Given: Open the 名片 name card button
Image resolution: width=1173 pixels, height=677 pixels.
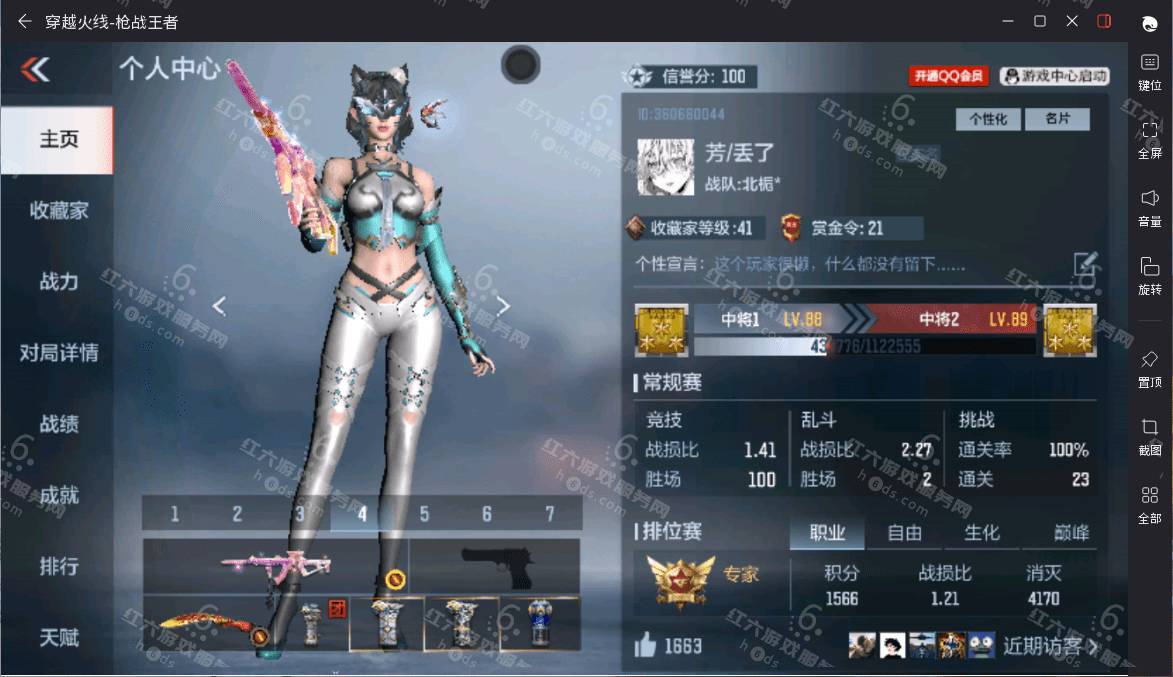Looking at the screenshot, I should [1058, 119].
